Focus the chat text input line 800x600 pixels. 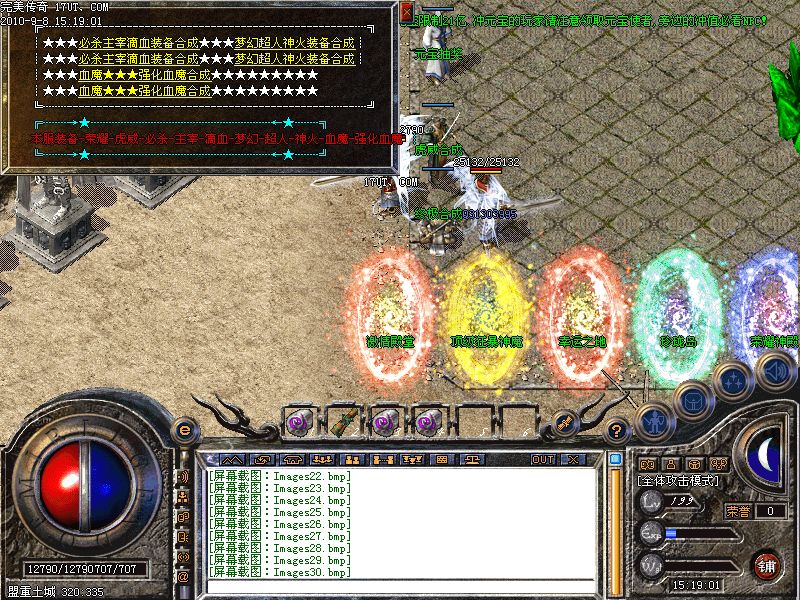400,588
